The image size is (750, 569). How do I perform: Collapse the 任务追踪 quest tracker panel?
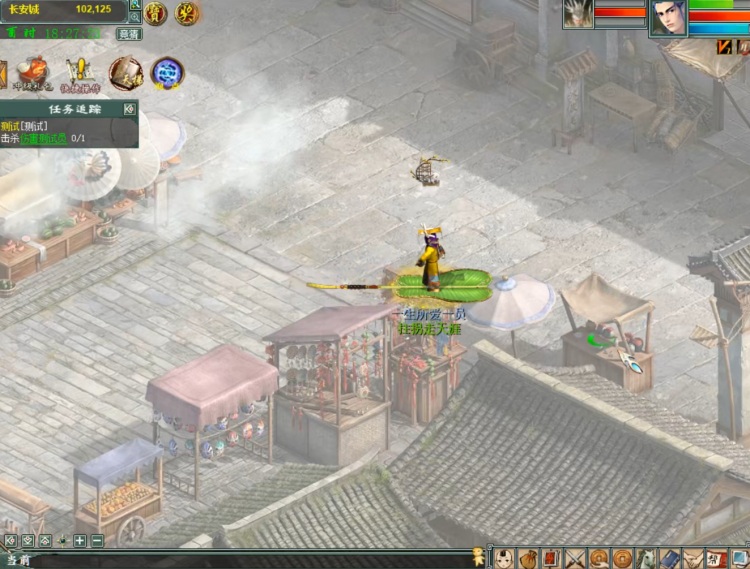tap(129, 108)
